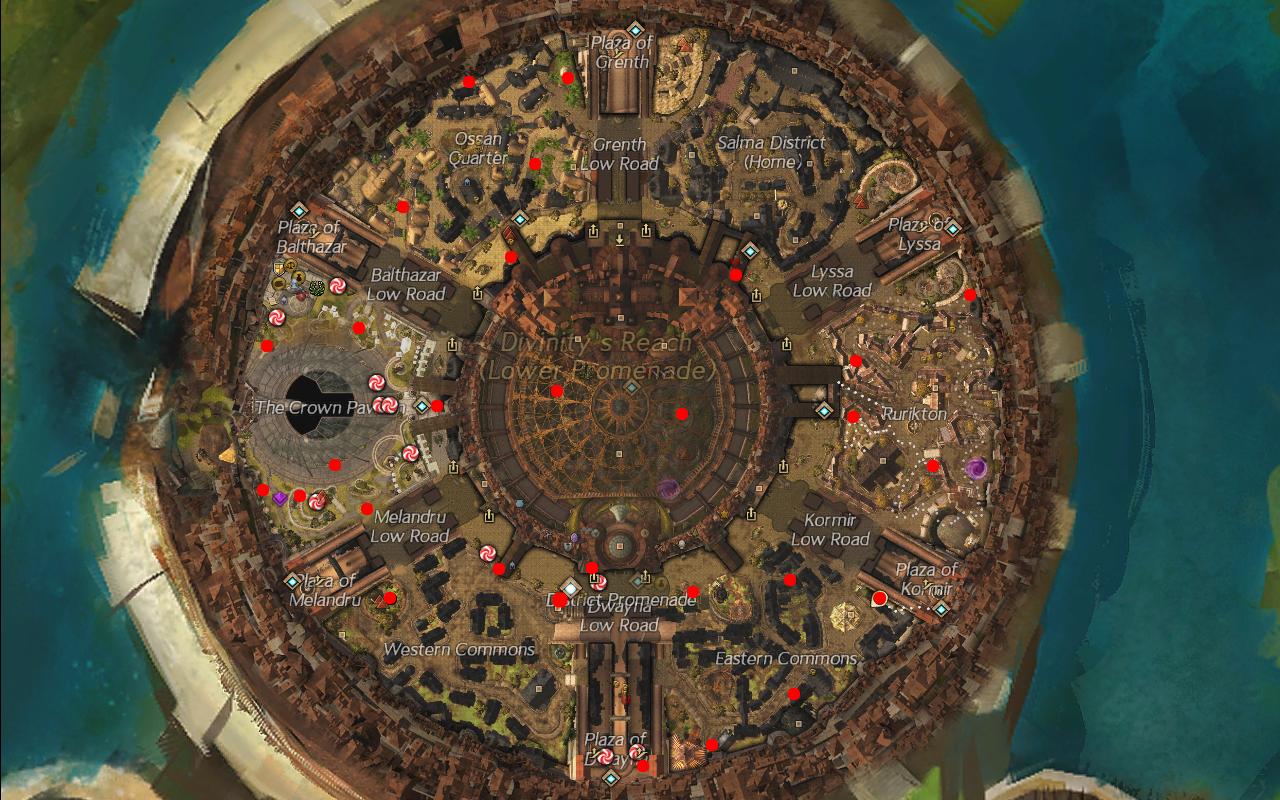Select the waypoint at District Promenade
This screenshot has height=800, width=1280.
point(570,587)
